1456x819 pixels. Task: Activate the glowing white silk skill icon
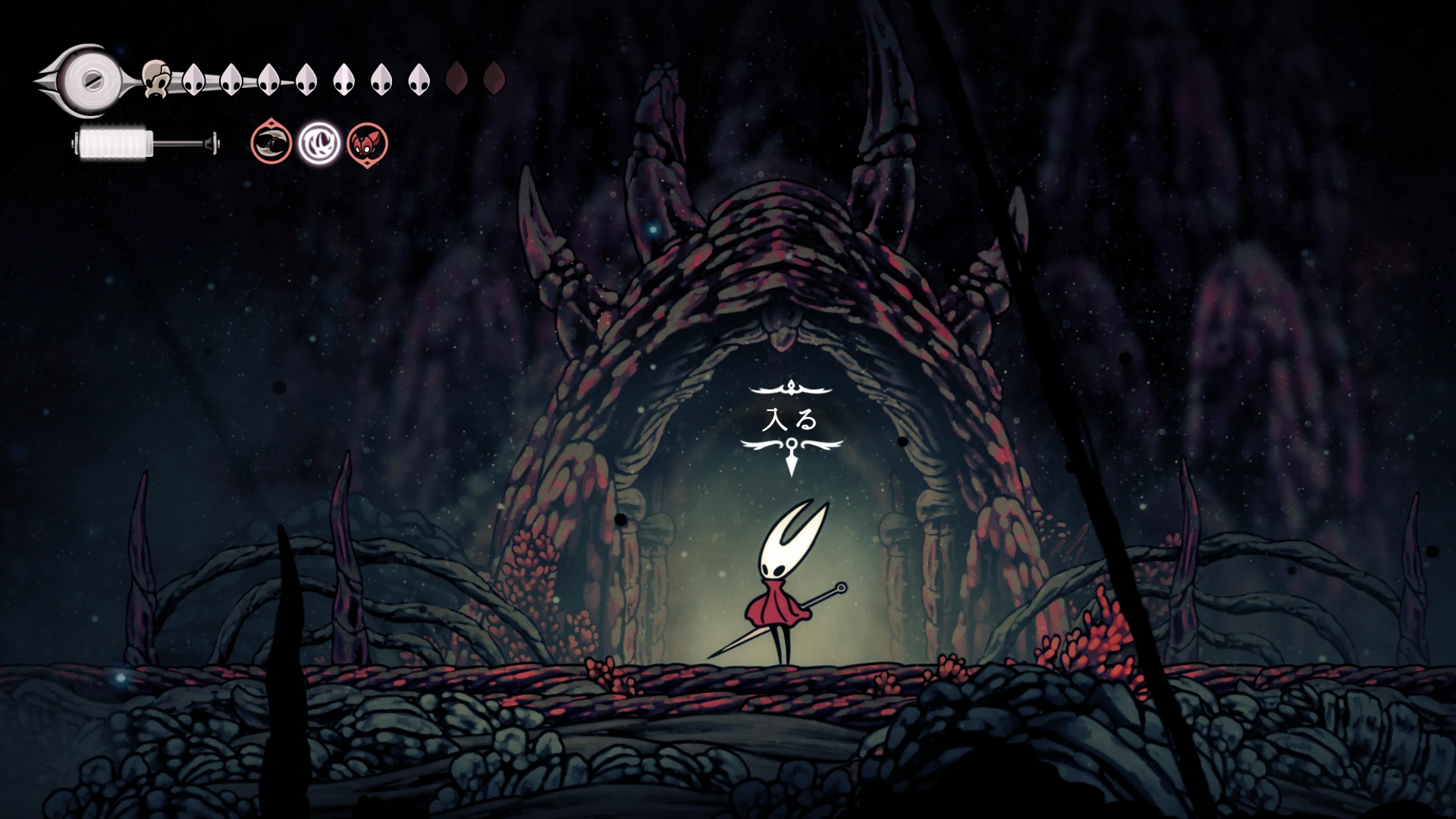click(319, 143)
